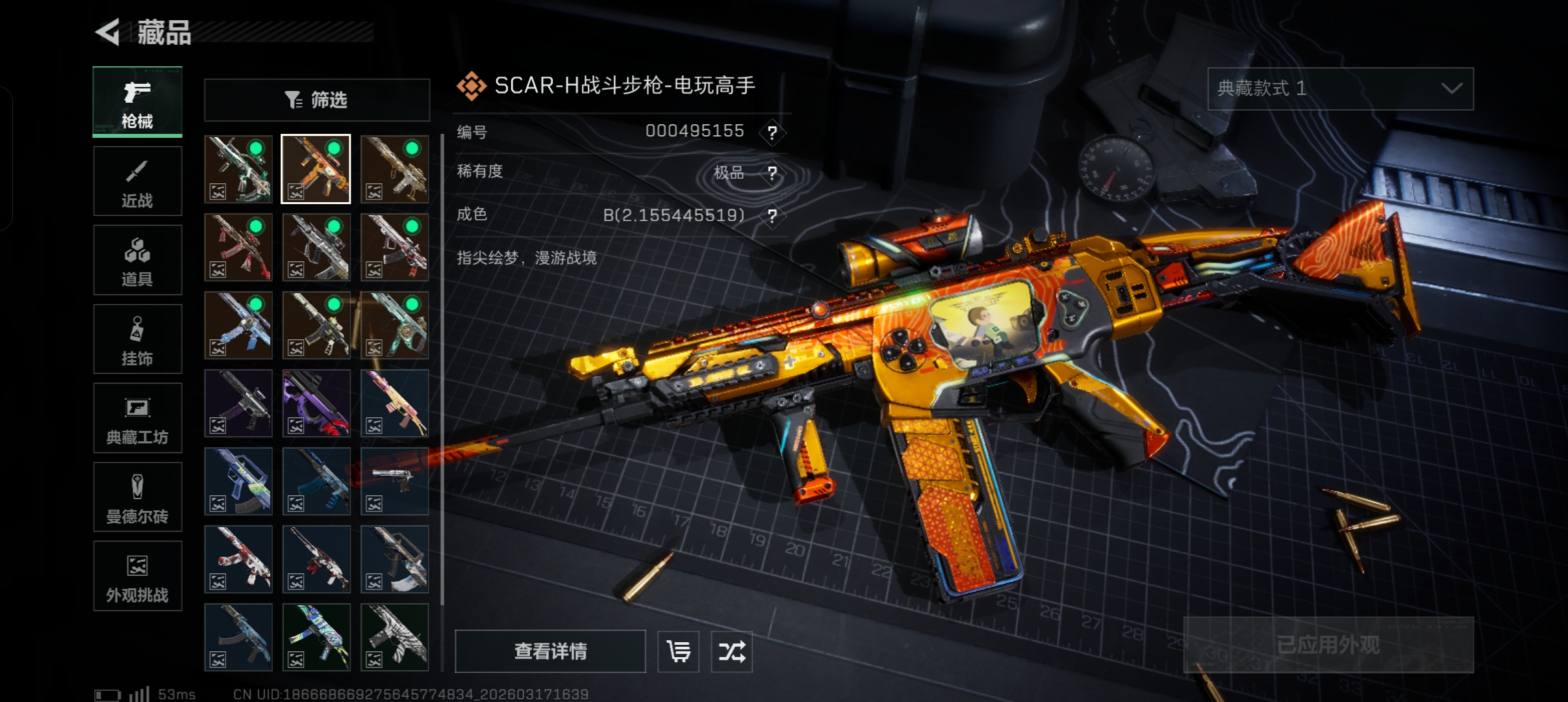Switch to the 曼德尔砖 tab
The height and width of the screenshot is (702, 1568).
tap(138, 497)
